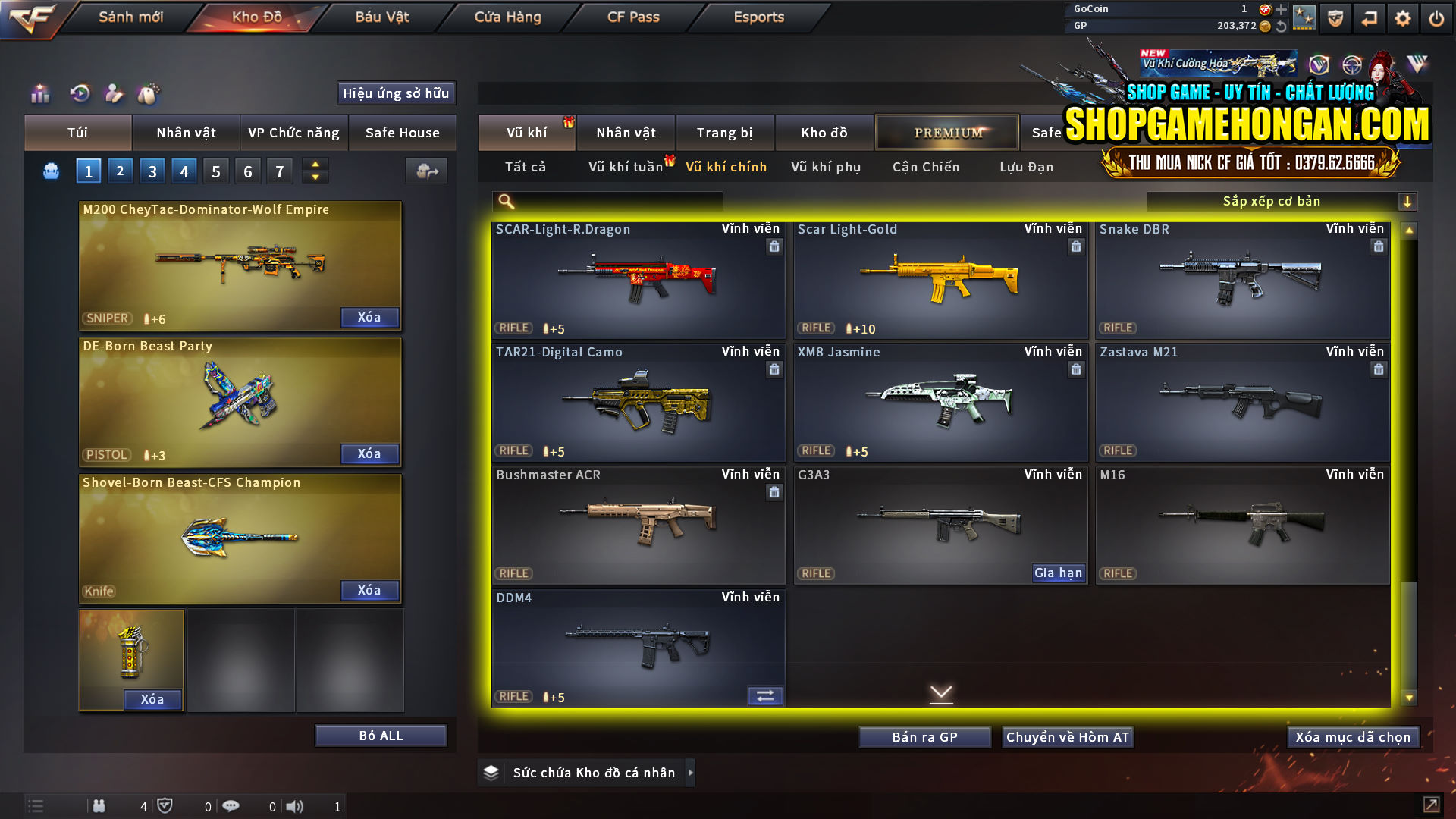Type in the weapon search field

pos(614,202)
